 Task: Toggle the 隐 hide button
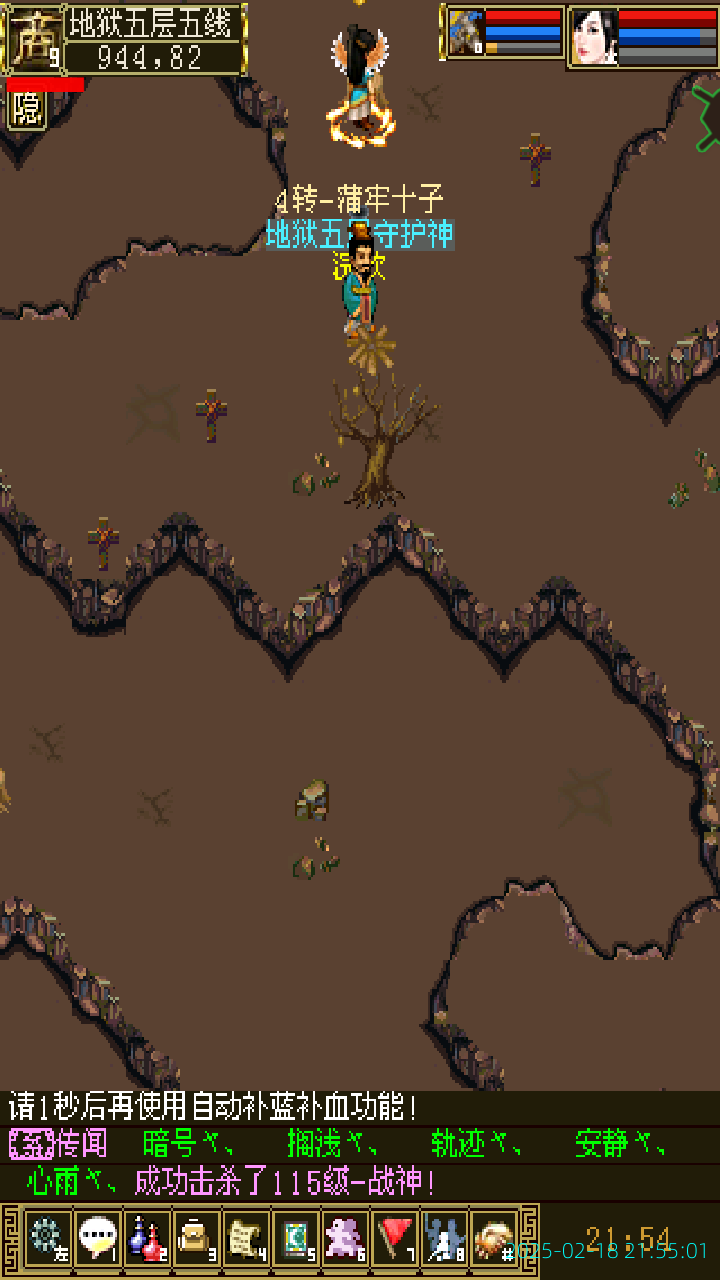(27, 109)
